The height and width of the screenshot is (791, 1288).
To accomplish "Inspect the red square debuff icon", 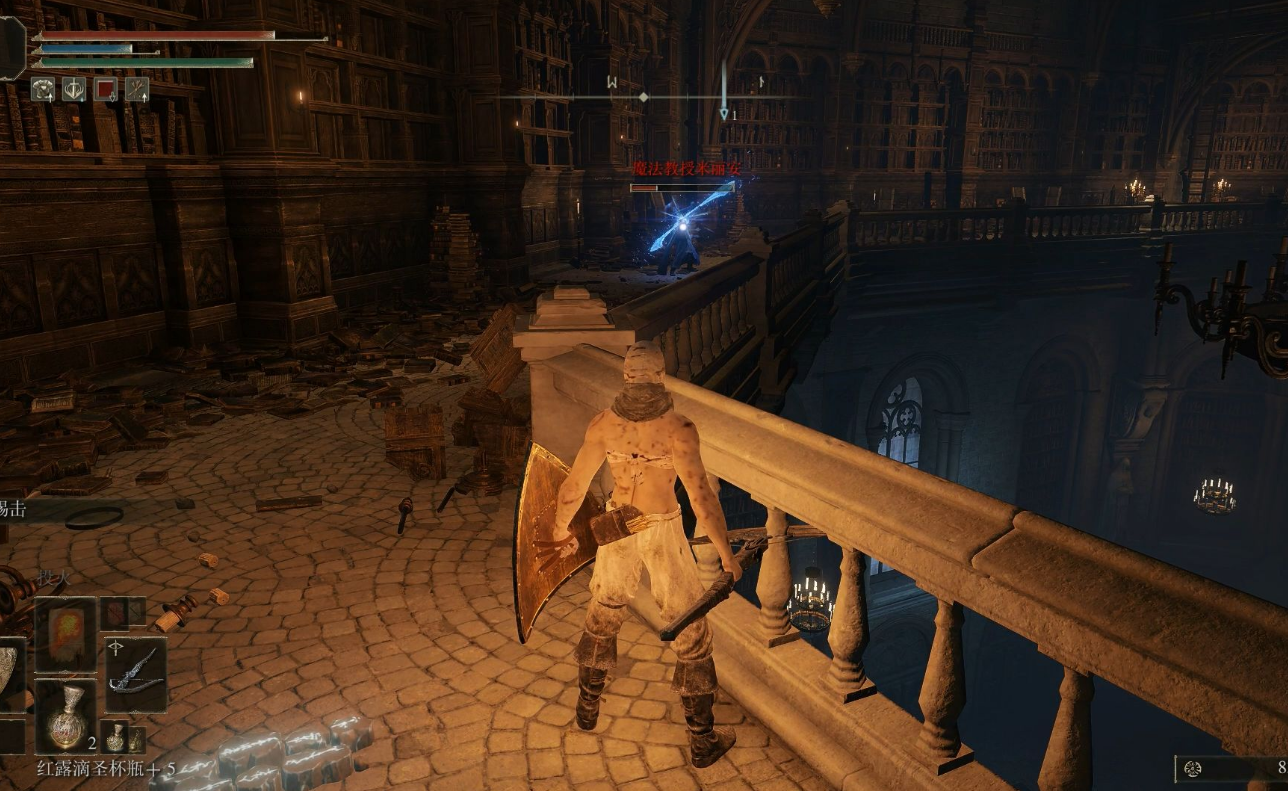I will [x=105, y=89].
